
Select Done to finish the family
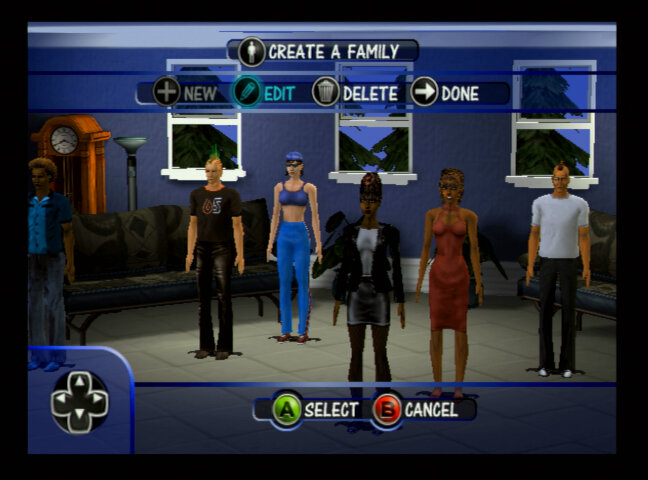445,94
